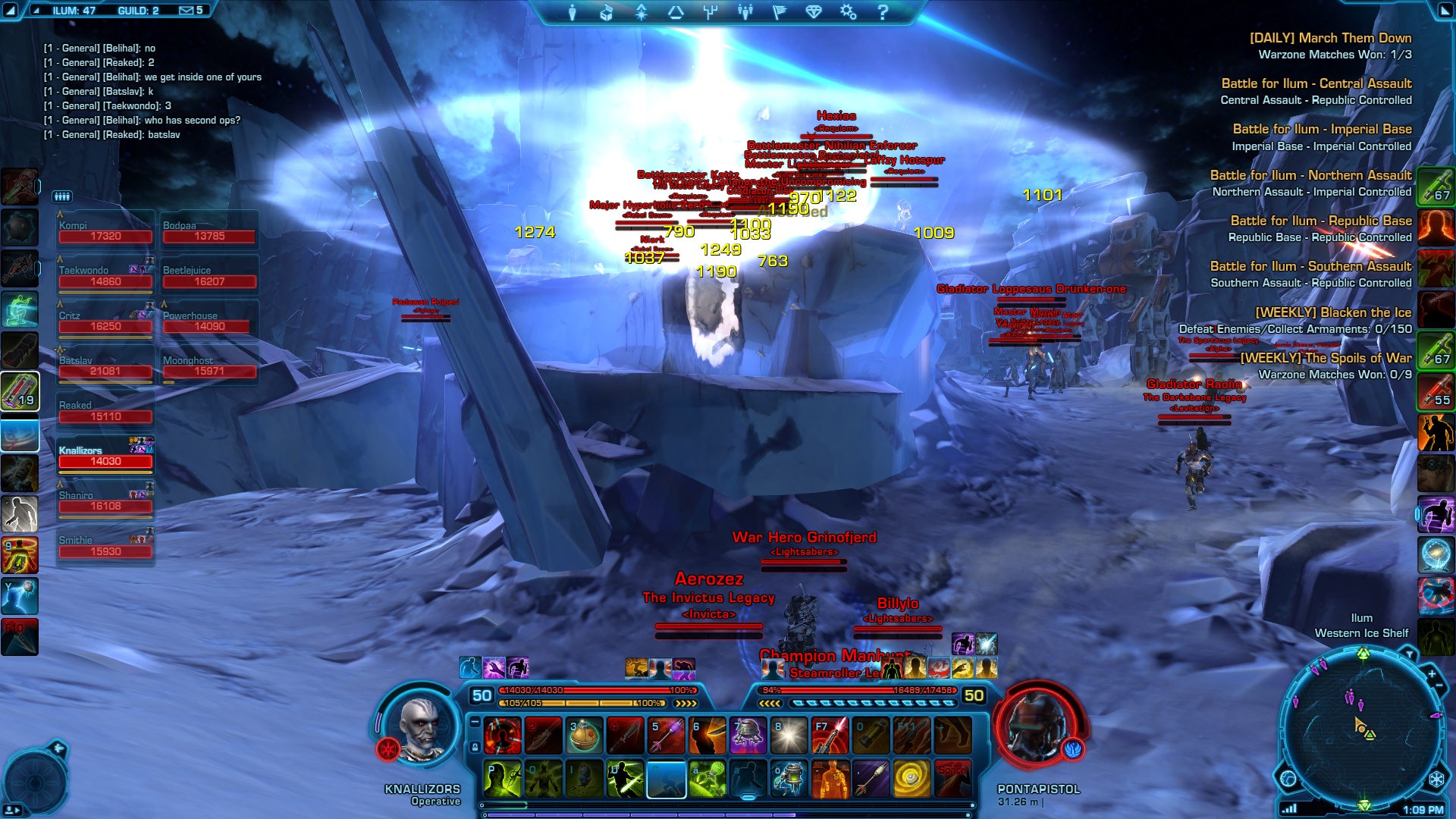
Task: Select party member Kompi's frame
Action: pyautogui.click(x=105, y=231)
